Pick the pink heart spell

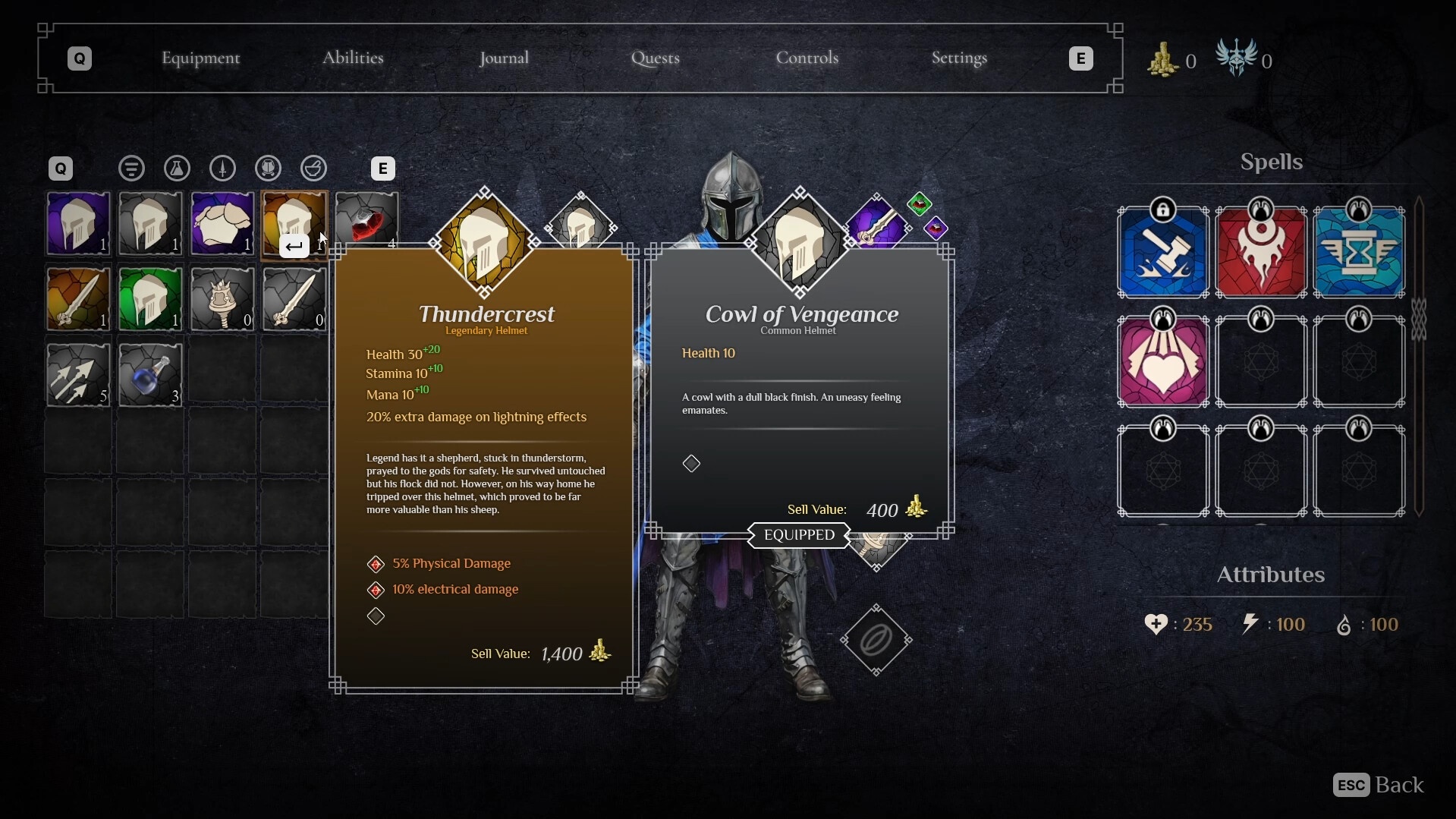[1163, 363]
